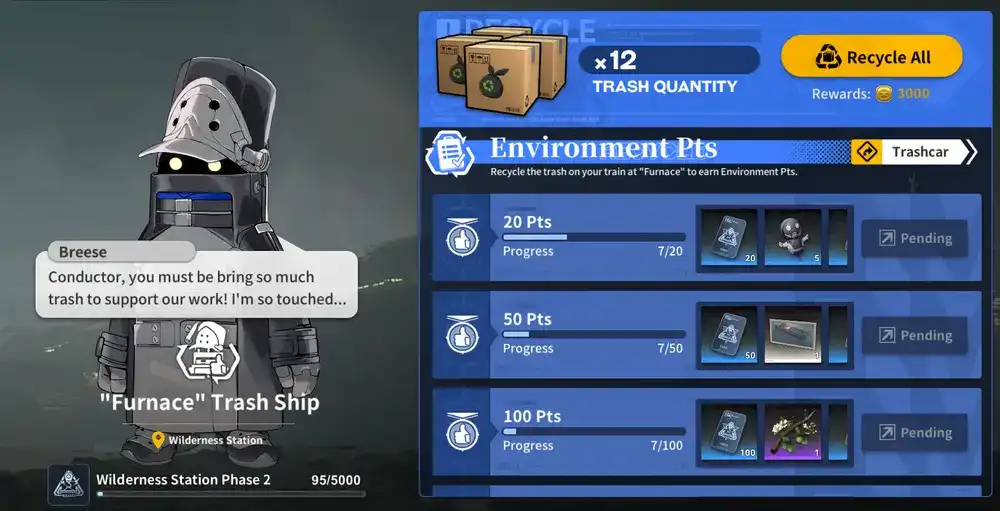This screenshot has height=511, width=1000.
Task: Open the Trashcar shortcut
Action: [x=913, y=152]
